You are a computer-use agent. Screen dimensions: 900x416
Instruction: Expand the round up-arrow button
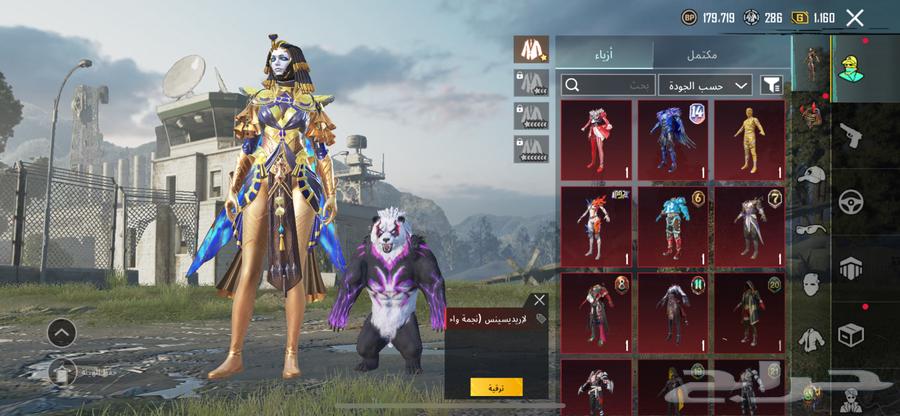(x=61, y=333)
